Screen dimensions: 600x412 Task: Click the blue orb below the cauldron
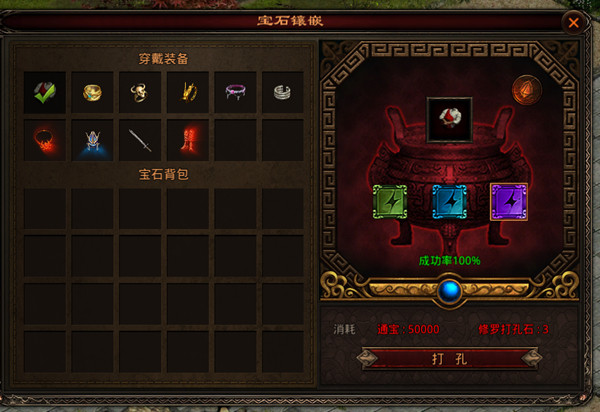pos(448,290)
